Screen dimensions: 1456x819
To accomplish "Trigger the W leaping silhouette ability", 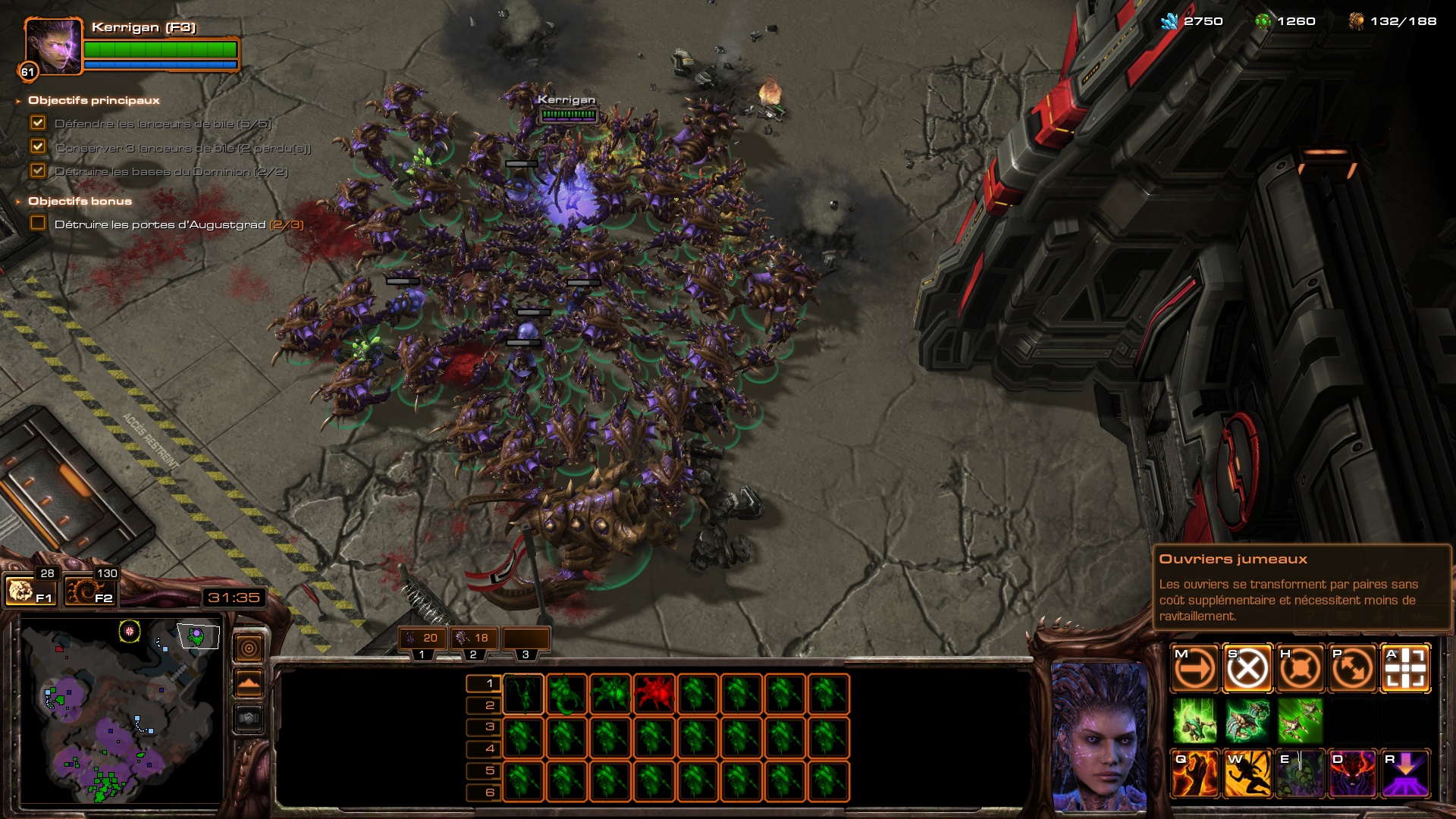I will pyautogui.click(x=1247, y=773).
